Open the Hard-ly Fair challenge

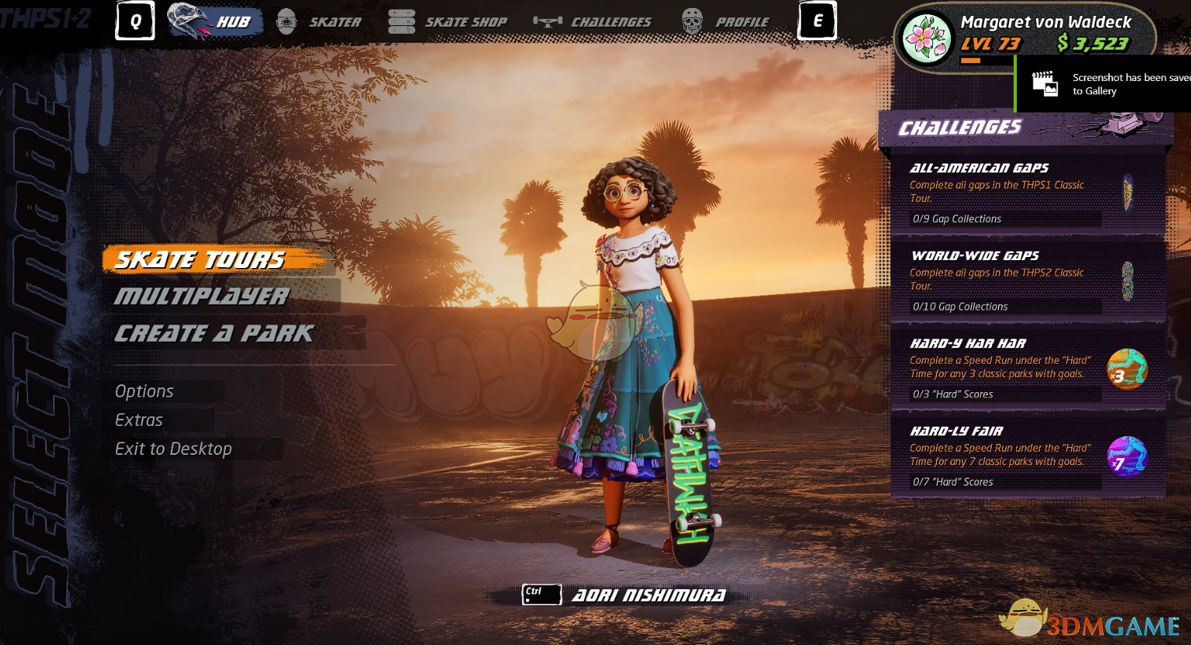1026,456
